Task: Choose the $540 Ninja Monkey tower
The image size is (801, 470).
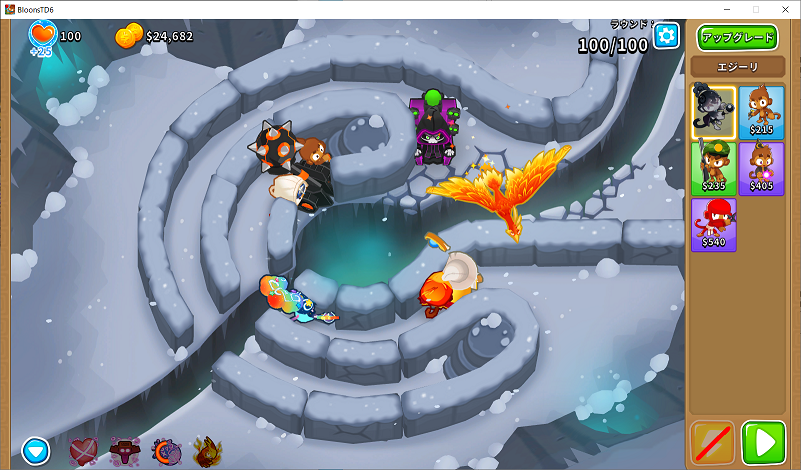Action: tap(714, 224)
